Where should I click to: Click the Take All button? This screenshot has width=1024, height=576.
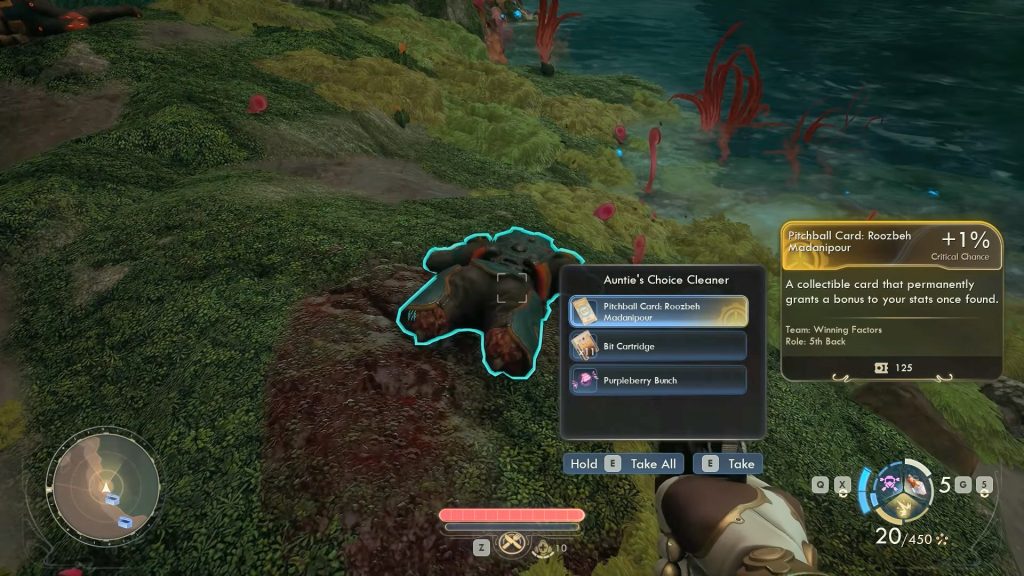click(x=624, y=464)
